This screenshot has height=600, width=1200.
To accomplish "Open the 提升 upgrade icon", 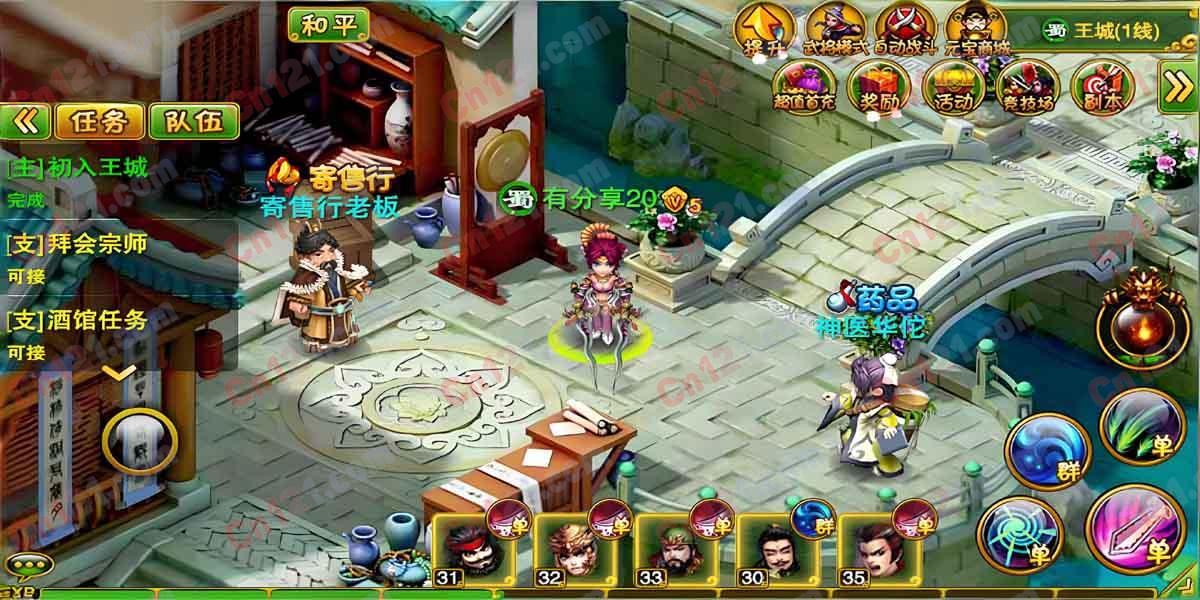I will tap(762, 28).
